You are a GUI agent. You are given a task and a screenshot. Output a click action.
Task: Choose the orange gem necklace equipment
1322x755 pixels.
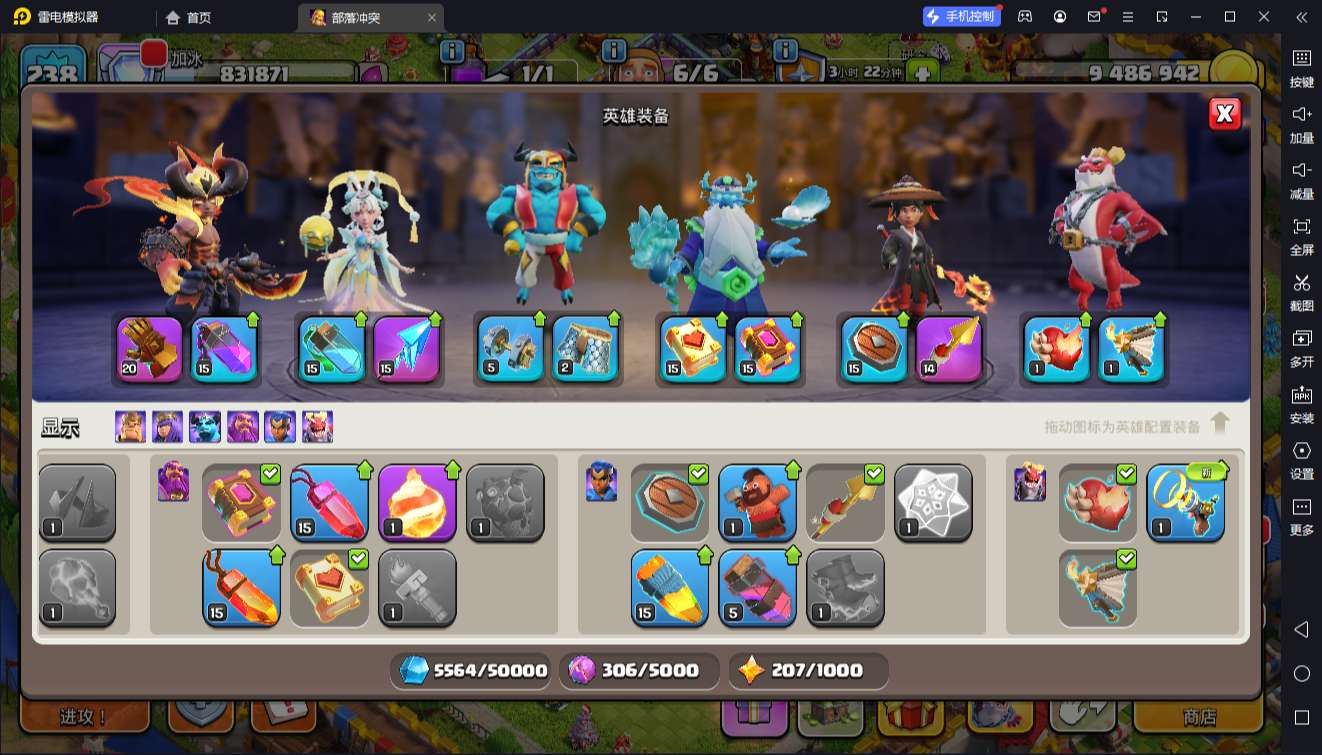click(x=241, y=588)
